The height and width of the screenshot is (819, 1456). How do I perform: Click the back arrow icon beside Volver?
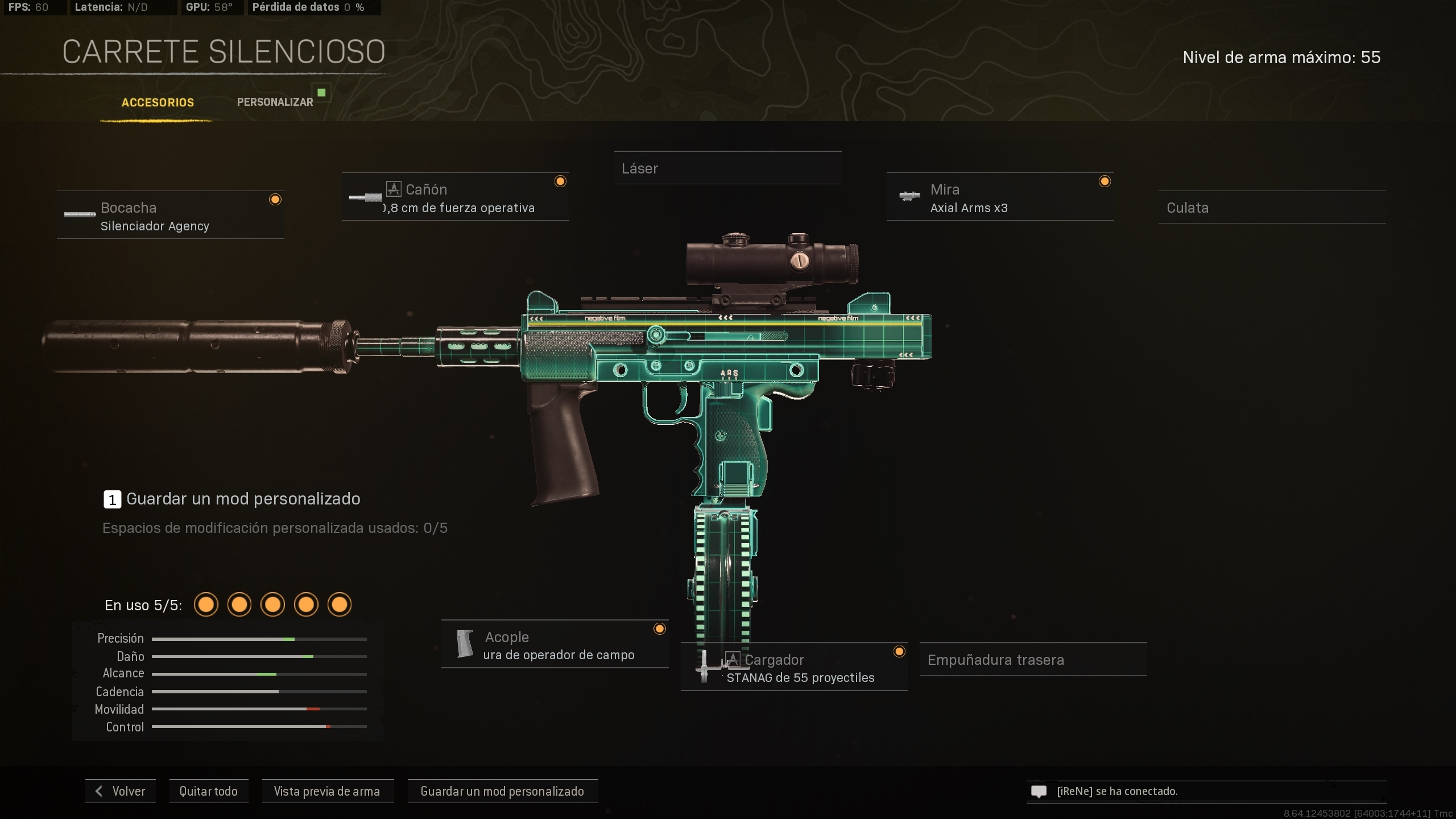coord(100,791)
